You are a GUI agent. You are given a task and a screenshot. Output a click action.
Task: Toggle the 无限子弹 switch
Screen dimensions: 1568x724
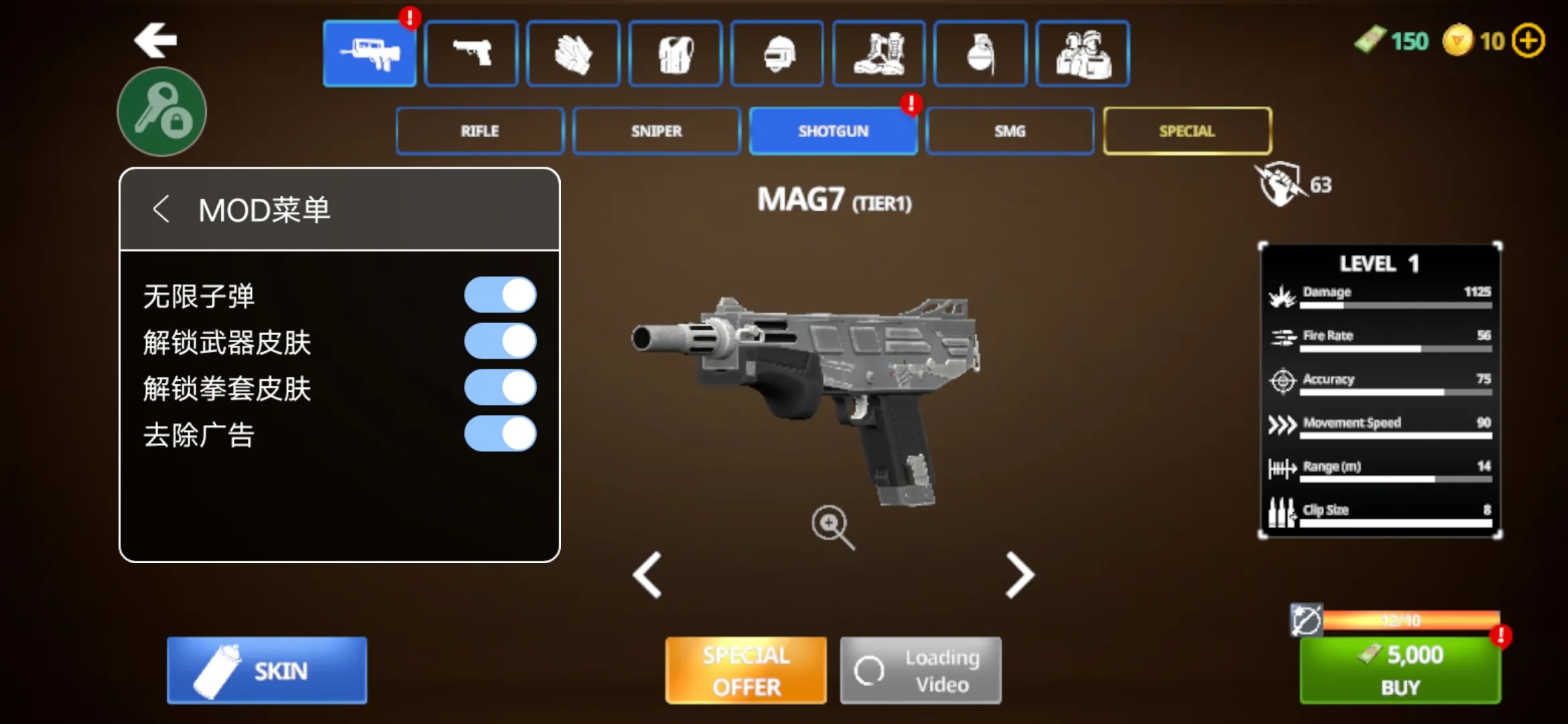click(x=500, y=295)
